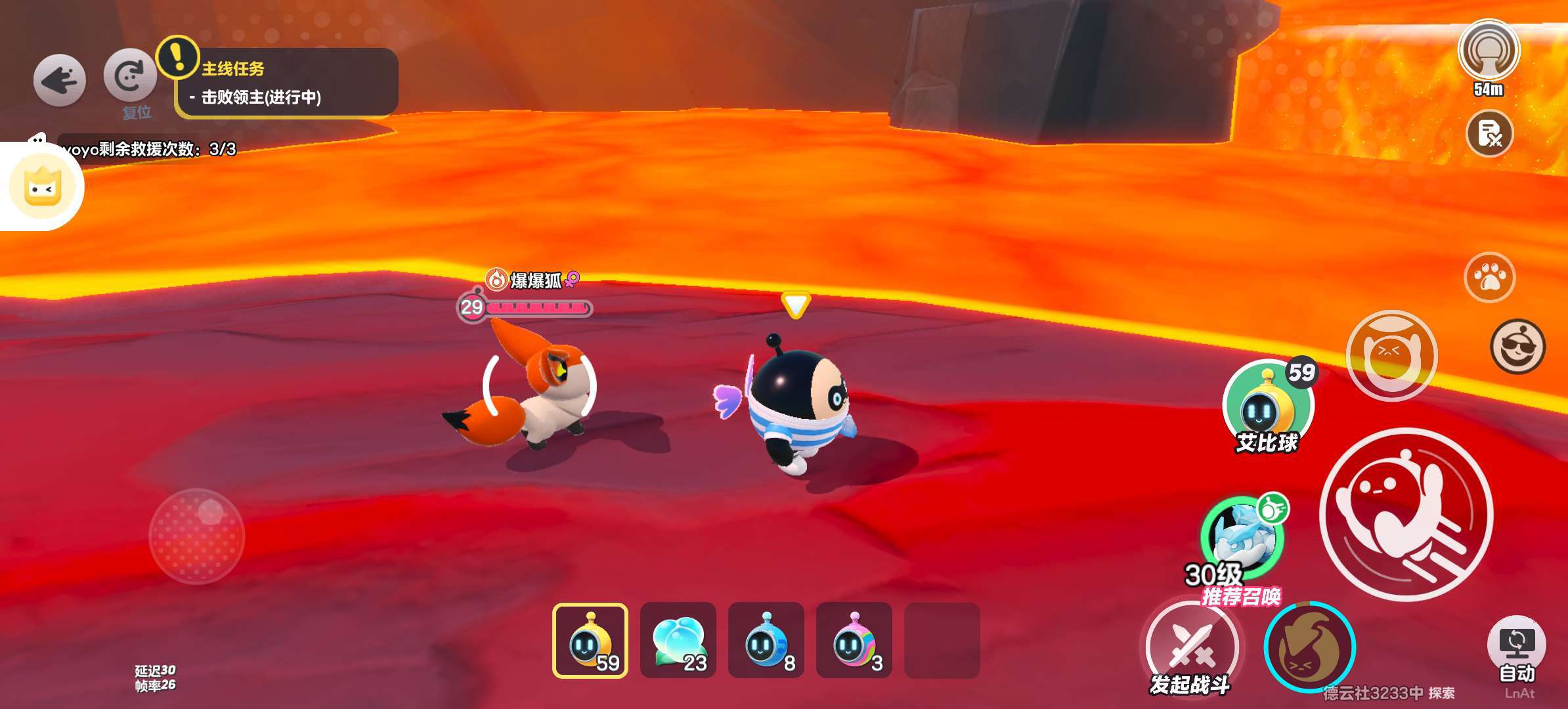Activate the brown flame spirit skill
This screenshot has height=709, width=1568.
click(x=1309, y=647)
